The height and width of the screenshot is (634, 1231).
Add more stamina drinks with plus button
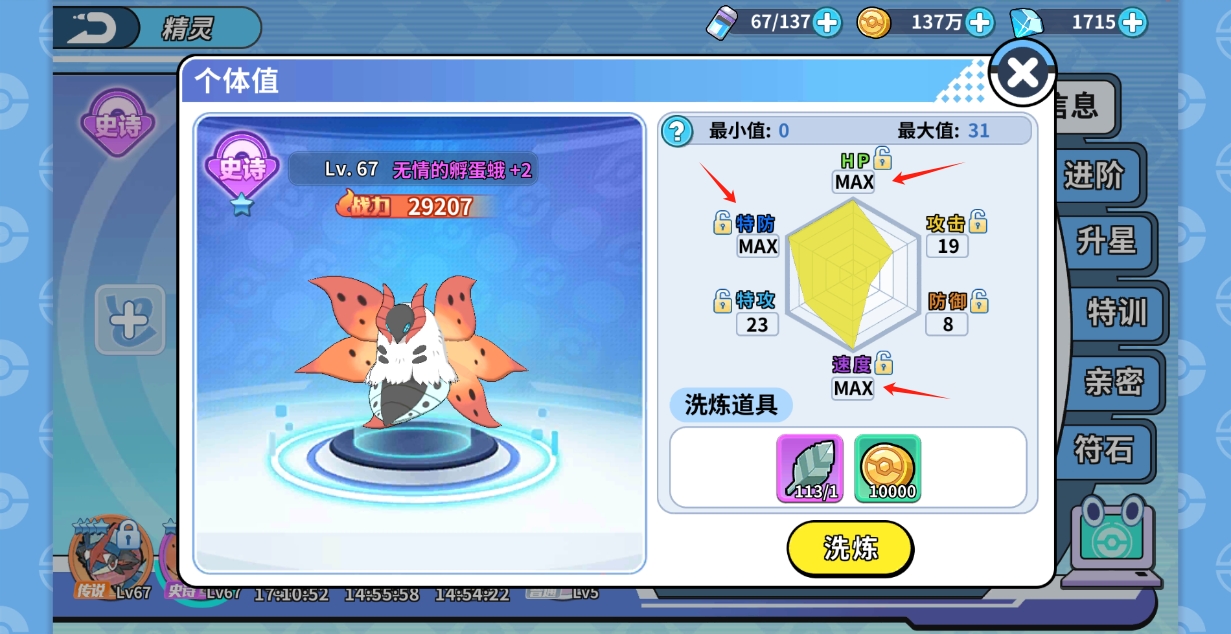(827, 22)
